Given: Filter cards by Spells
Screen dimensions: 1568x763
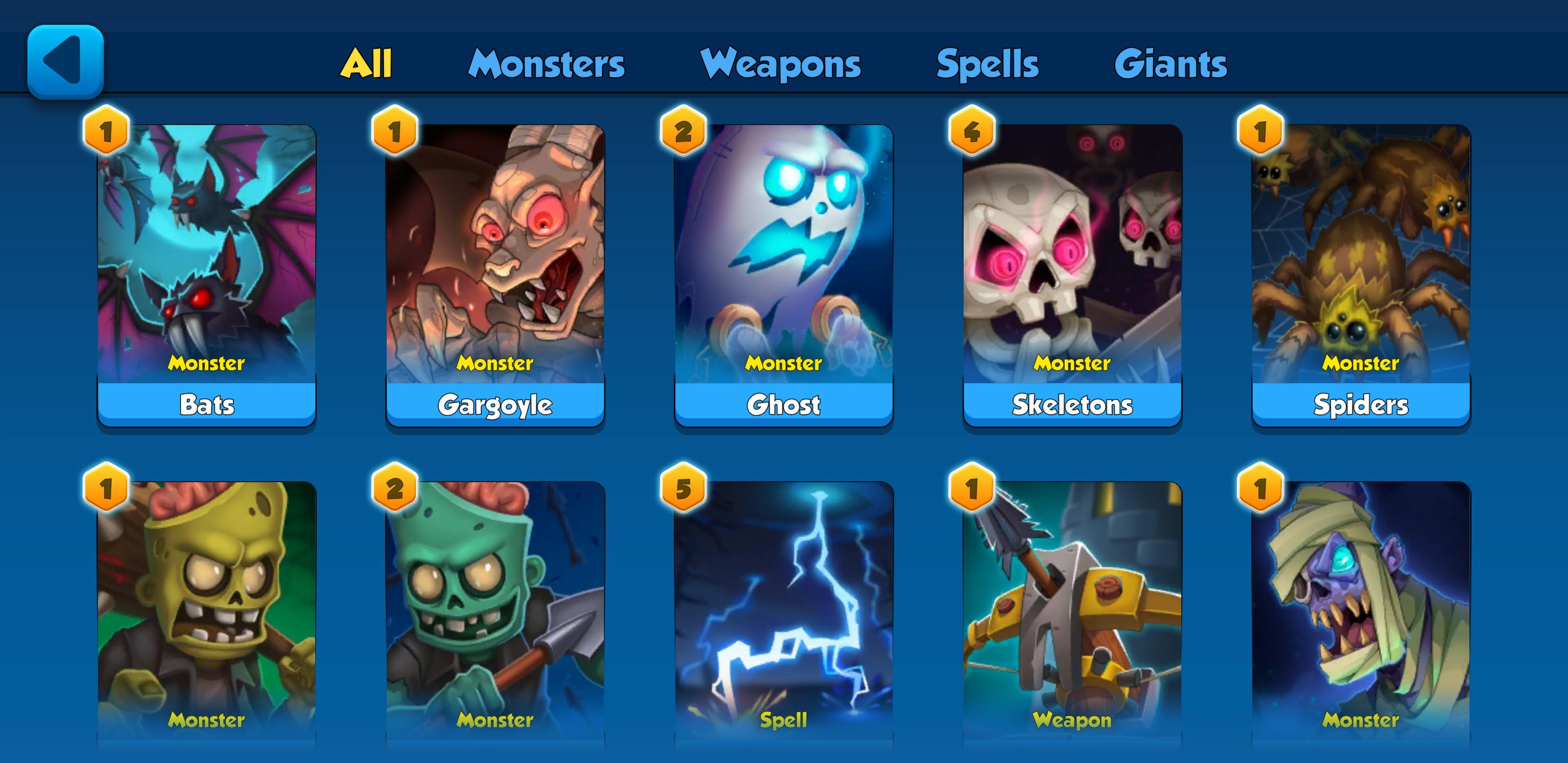Looking at the screenshot, I should (987, 64).
